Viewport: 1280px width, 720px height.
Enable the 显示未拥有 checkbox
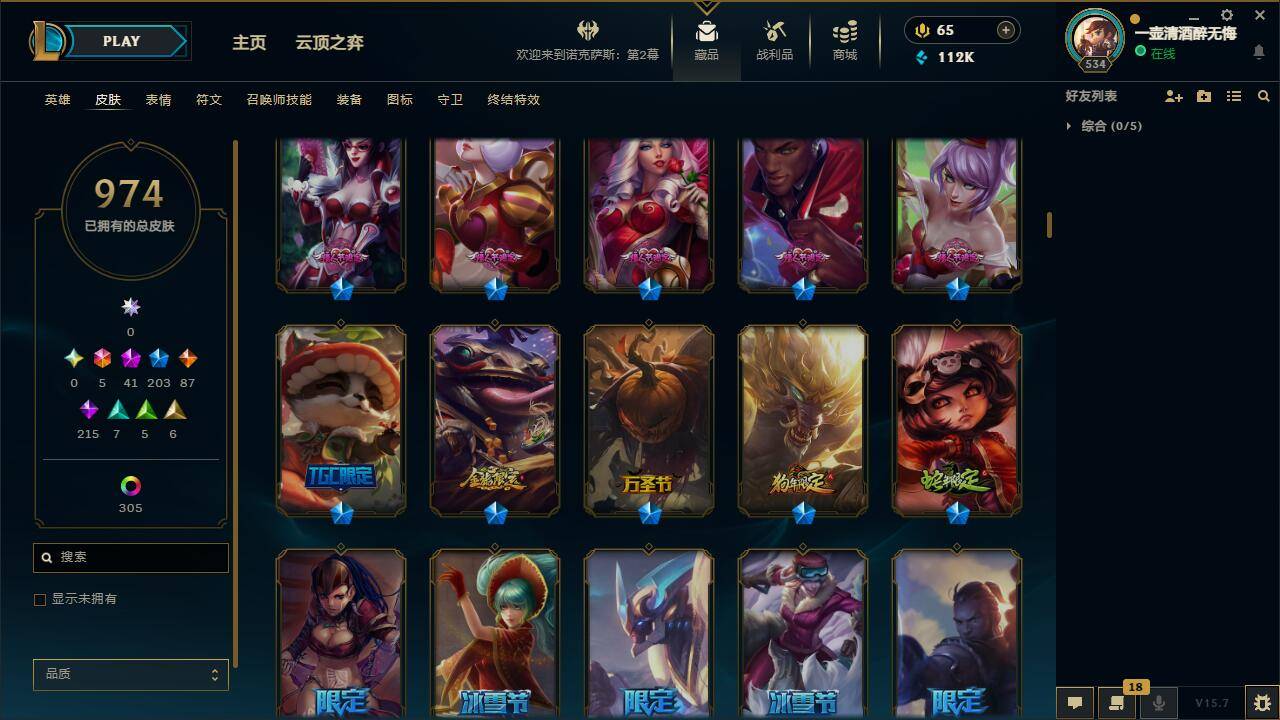coord(40,599)
